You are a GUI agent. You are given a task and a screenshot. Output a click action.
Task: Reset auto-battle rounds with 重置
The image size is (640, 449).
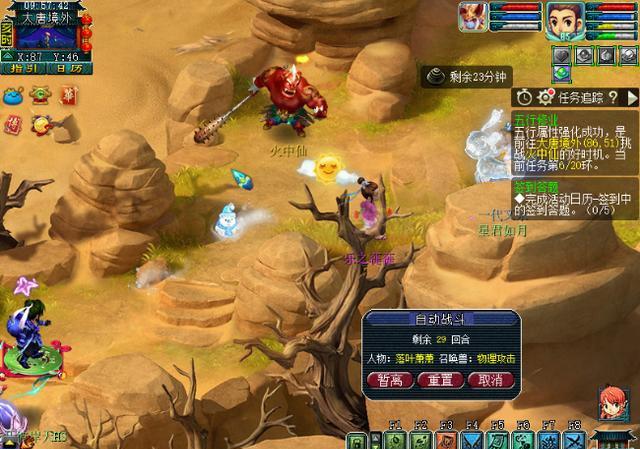coord(440,380)
